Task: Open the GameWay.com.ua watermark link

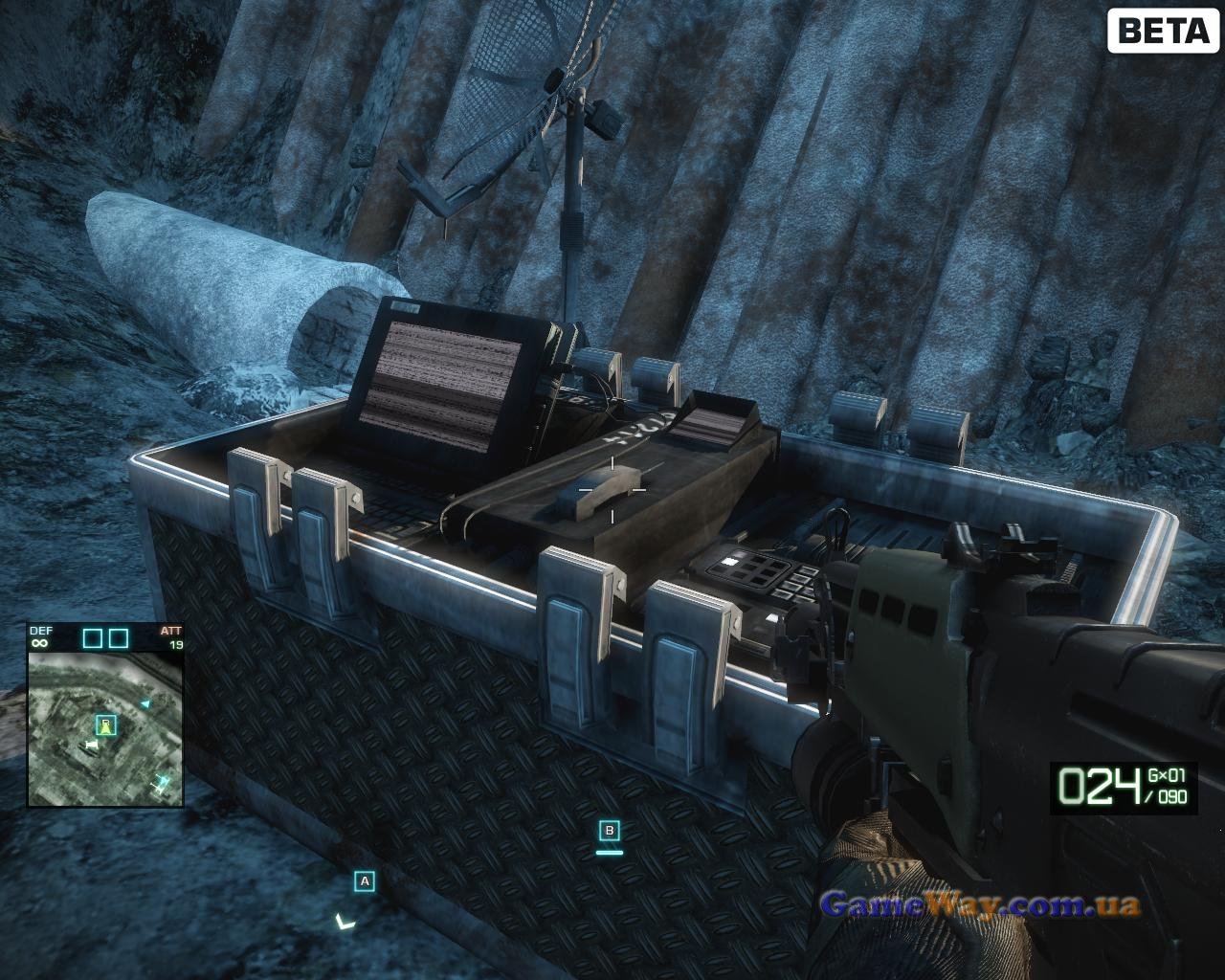Action: point(980,903)
